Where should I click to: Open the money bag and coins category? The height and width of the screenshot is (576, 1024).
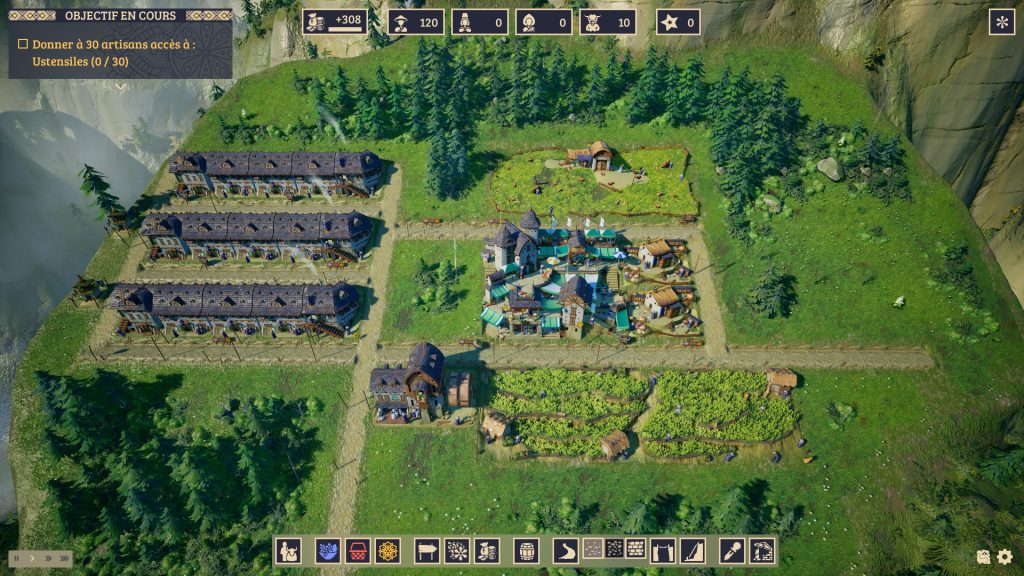tap(487, 550)
